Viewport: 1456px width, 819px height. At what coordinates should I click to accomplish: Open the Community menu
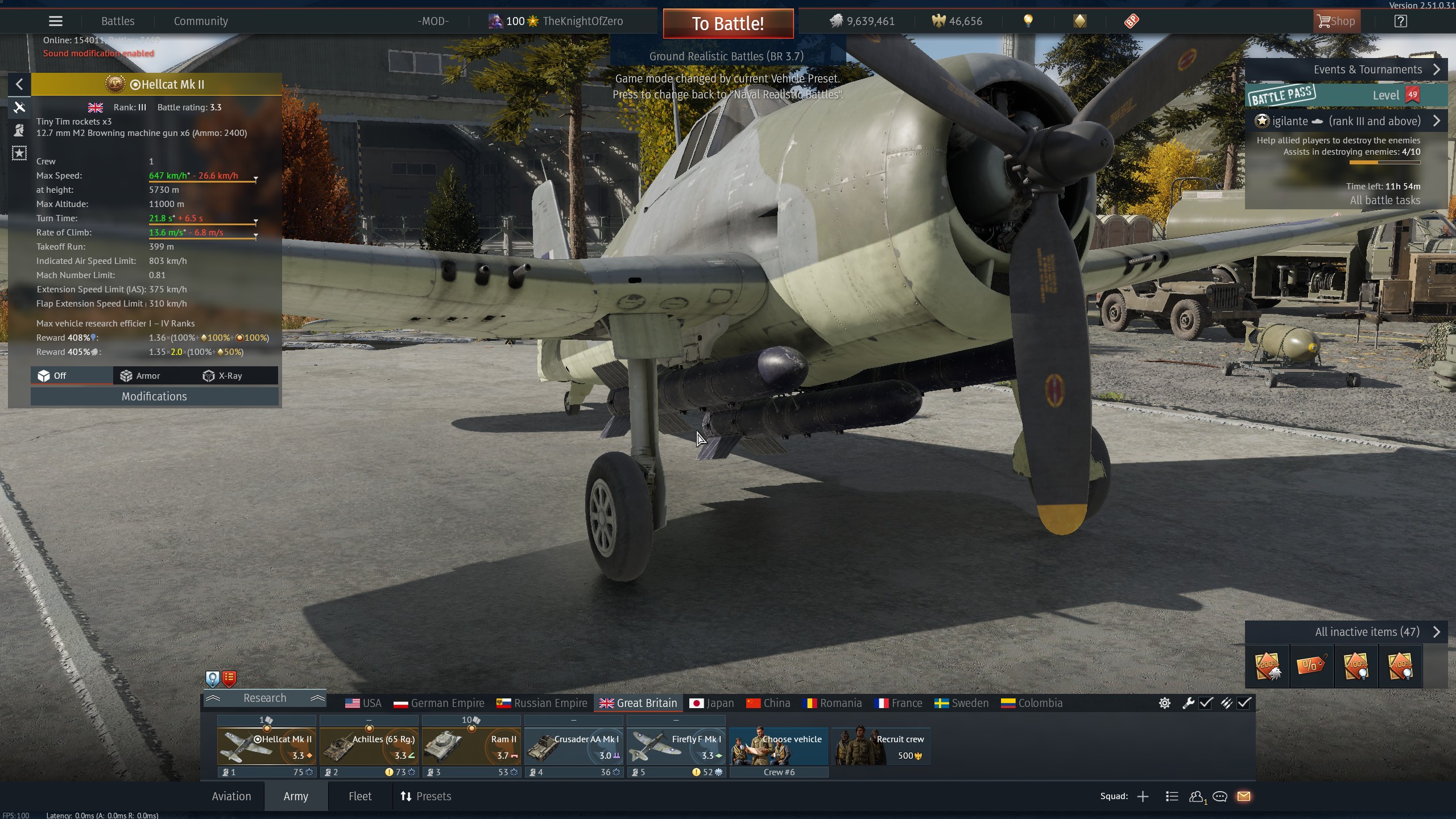[201, 22]
